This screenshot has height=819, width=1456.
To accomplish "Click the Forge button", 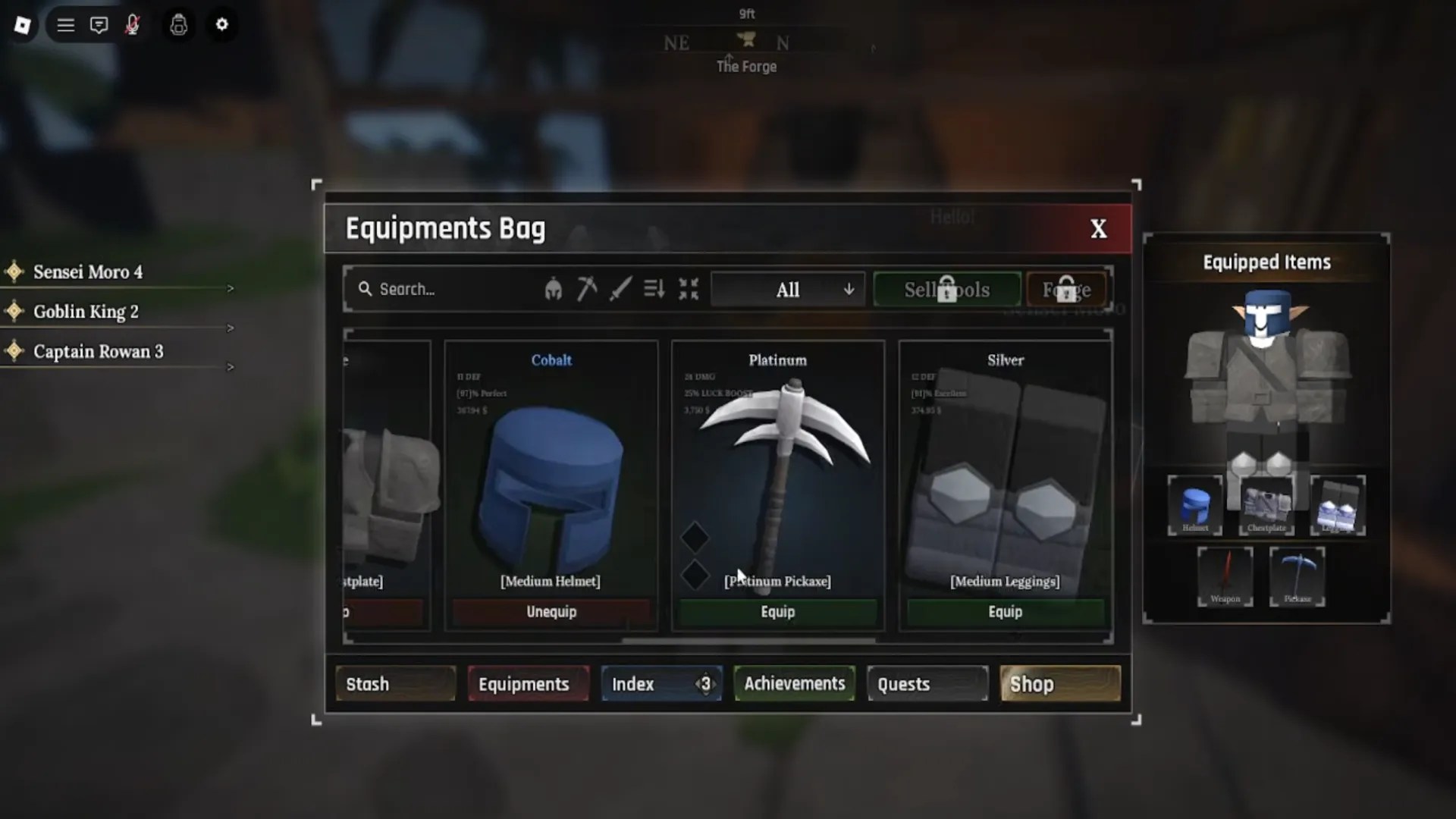I will [1068, 289].
